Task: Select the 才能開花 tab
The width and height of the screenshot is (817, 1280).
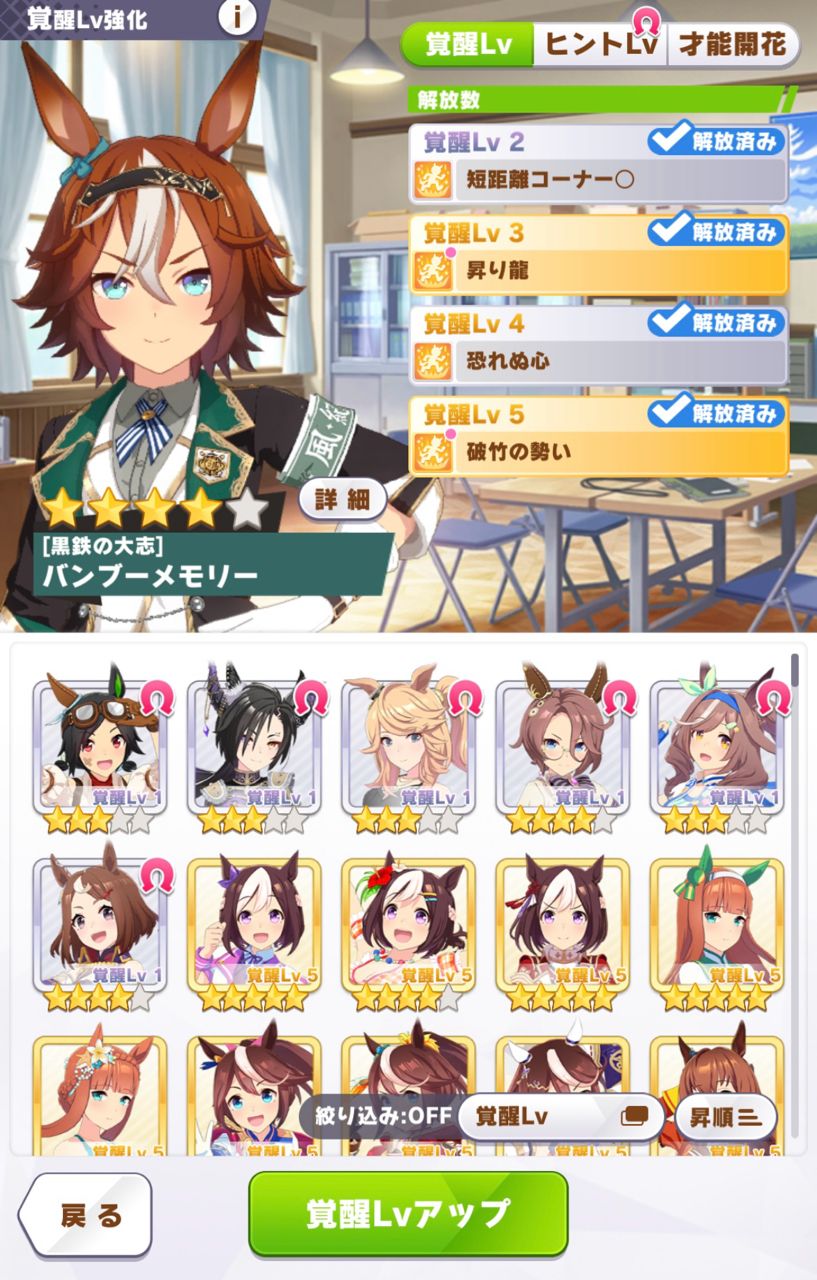Action: point(733,44)
